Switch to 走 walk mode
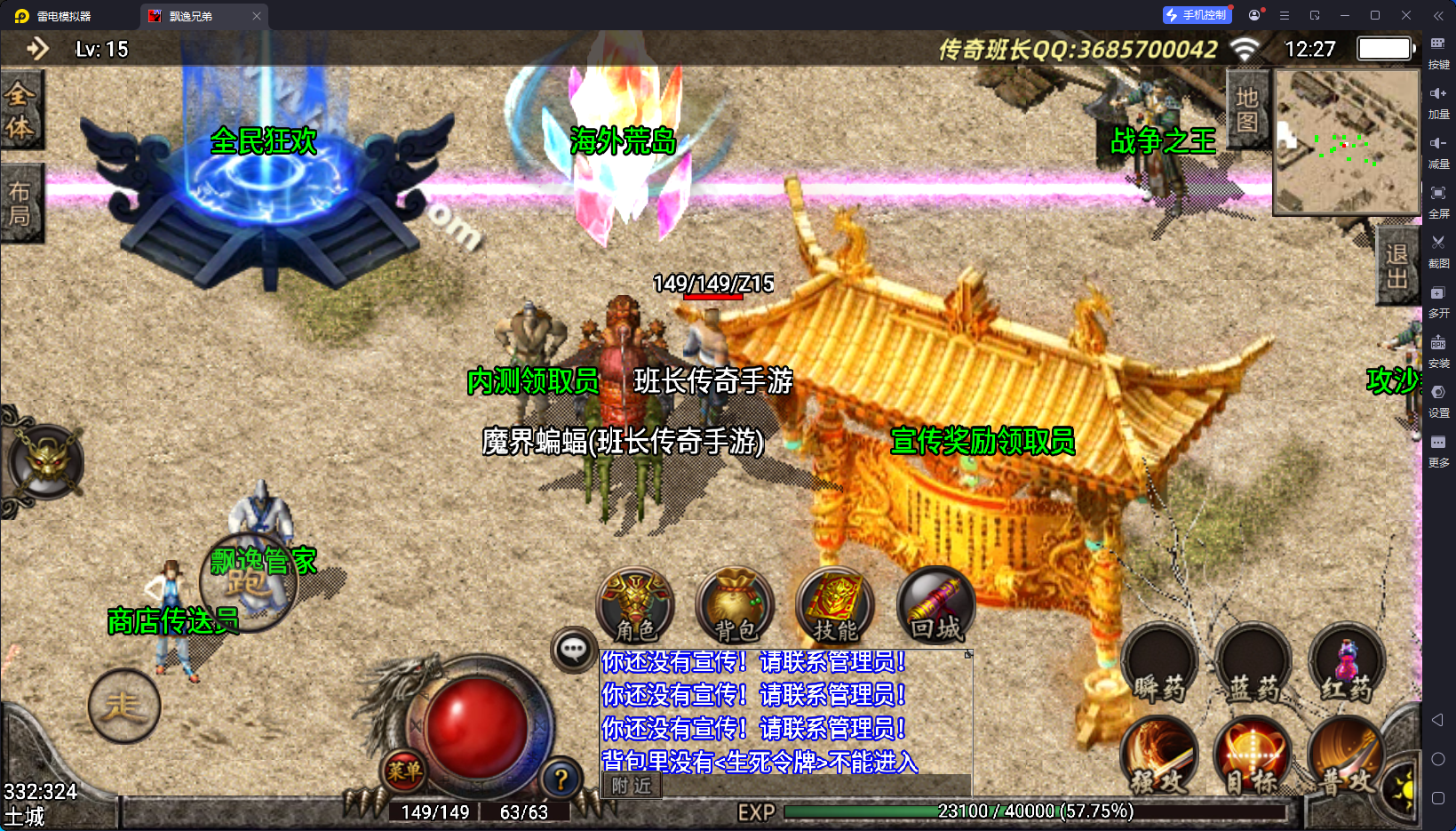 (124, 707)
